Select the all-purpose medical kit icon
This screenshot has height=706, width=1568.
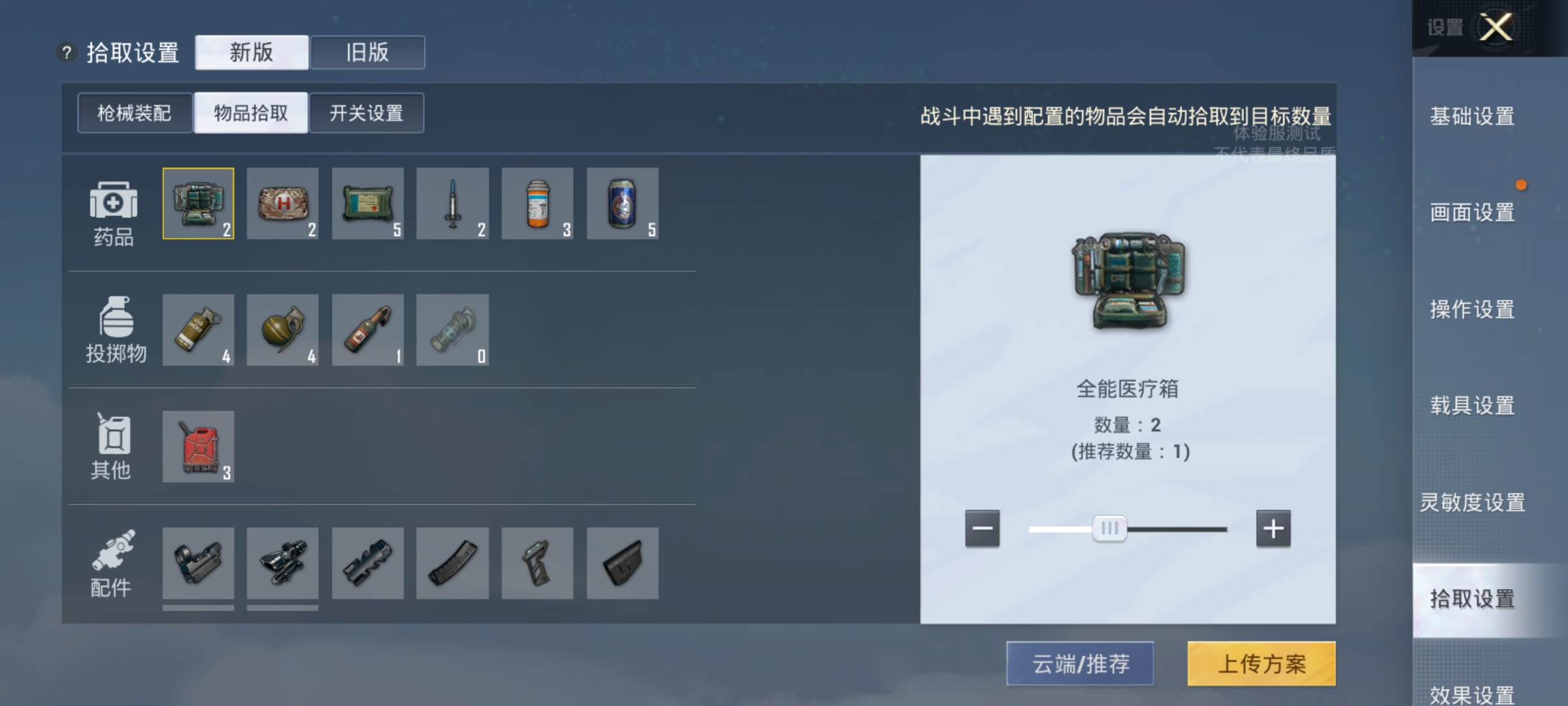click(199, 204)
